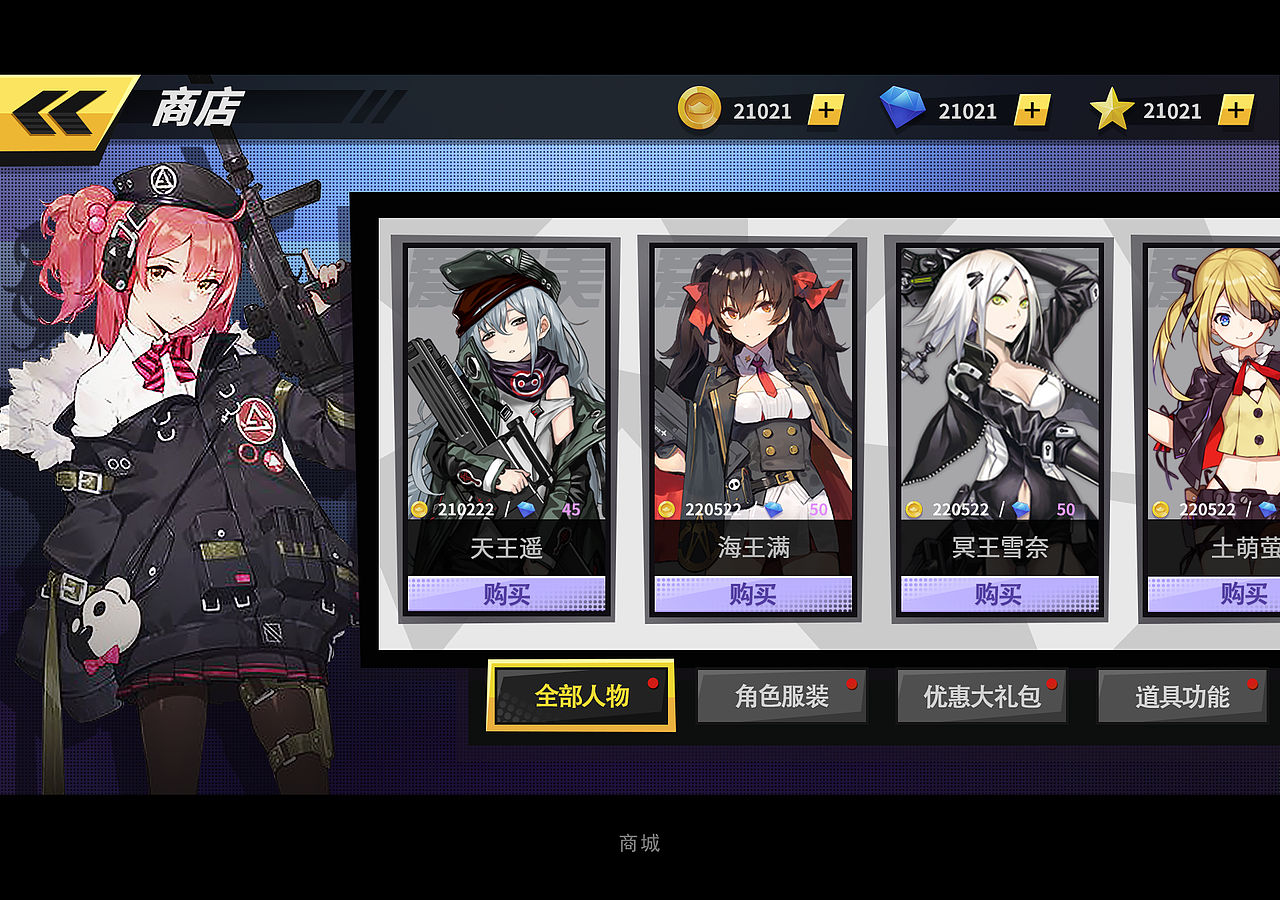Add stars with the plus button
The image size is (1280, 900).
[x=1236, y=110]
